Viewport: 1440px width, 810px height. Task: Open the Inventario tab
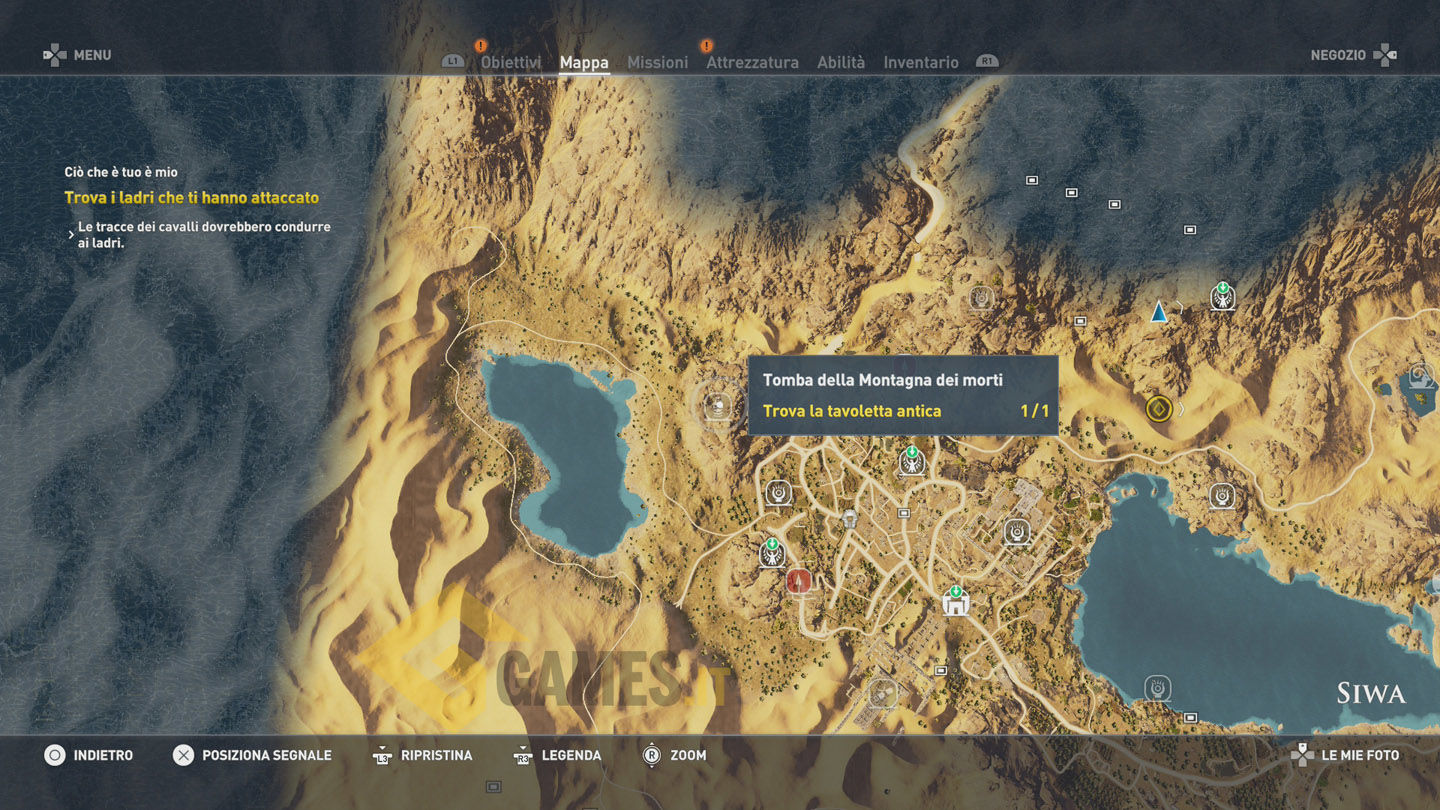[920, 62]
